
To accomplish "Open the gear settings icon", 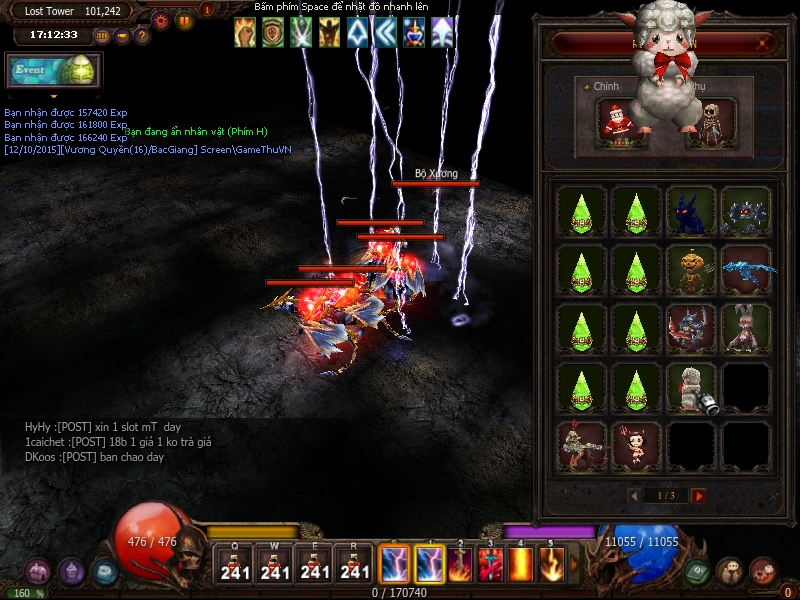I will (160, 20).
